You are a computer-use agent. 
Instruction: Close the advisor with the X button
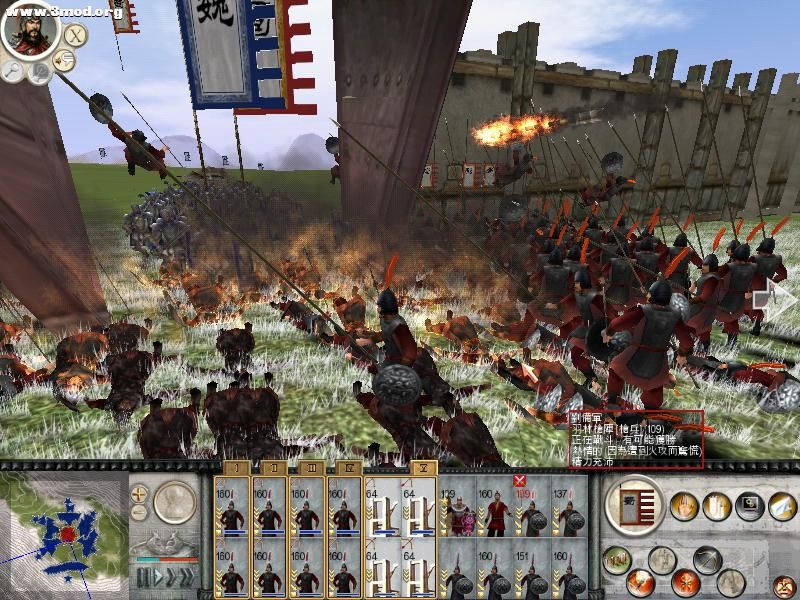pos(75,34)
